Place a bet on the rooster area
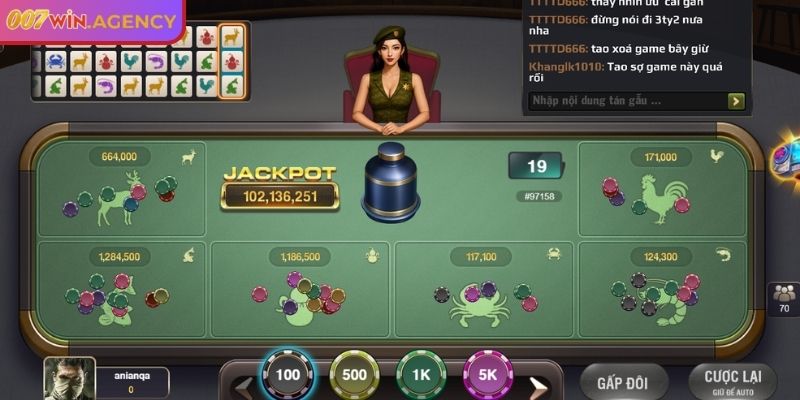This screenshot has height=400, width=800. 664,190
